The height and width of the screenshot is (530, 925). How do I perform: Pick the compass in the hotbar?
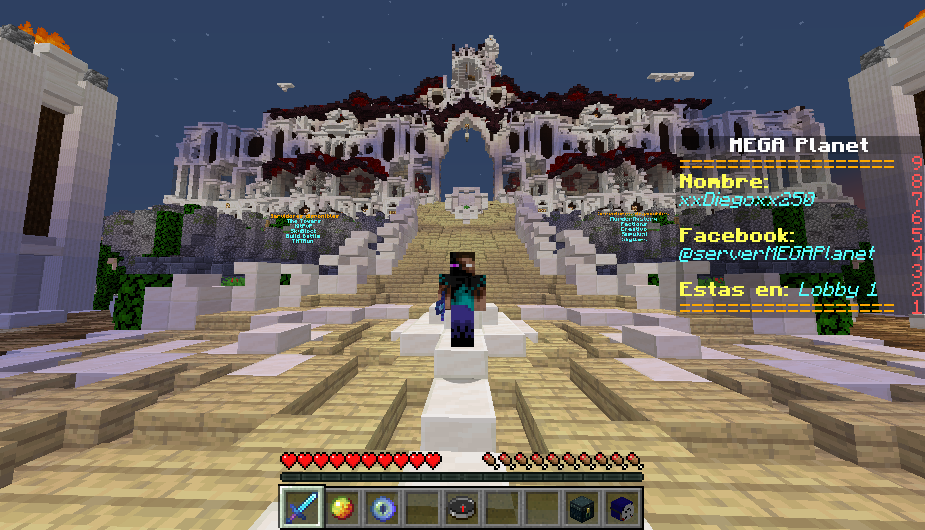(x=461, y=507)
